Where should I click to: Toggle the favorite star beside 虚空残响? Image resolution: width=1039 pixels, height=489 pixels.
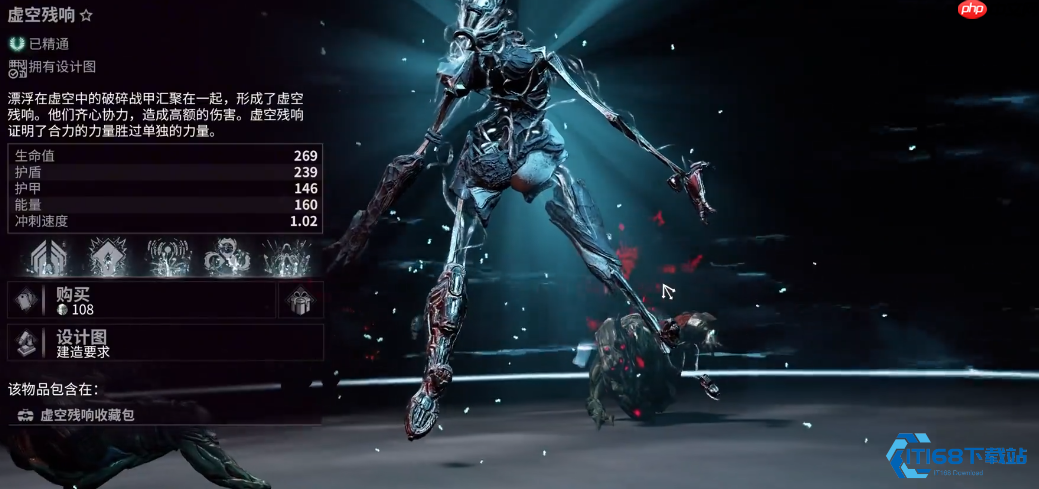click(x=86, y=16)
